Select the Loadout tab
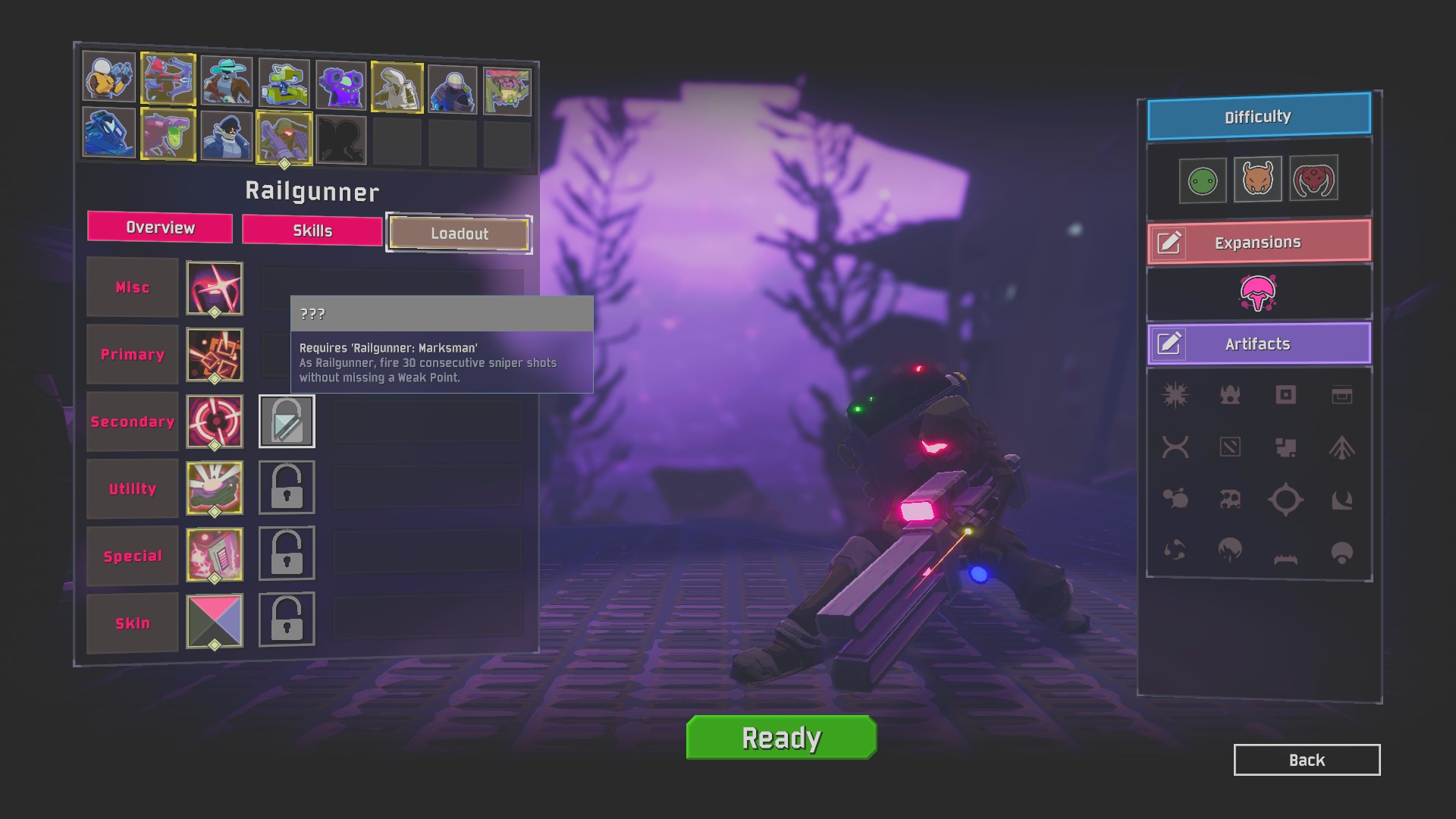The height and width of the screenshot is (819, 1456). pos(459,234)
